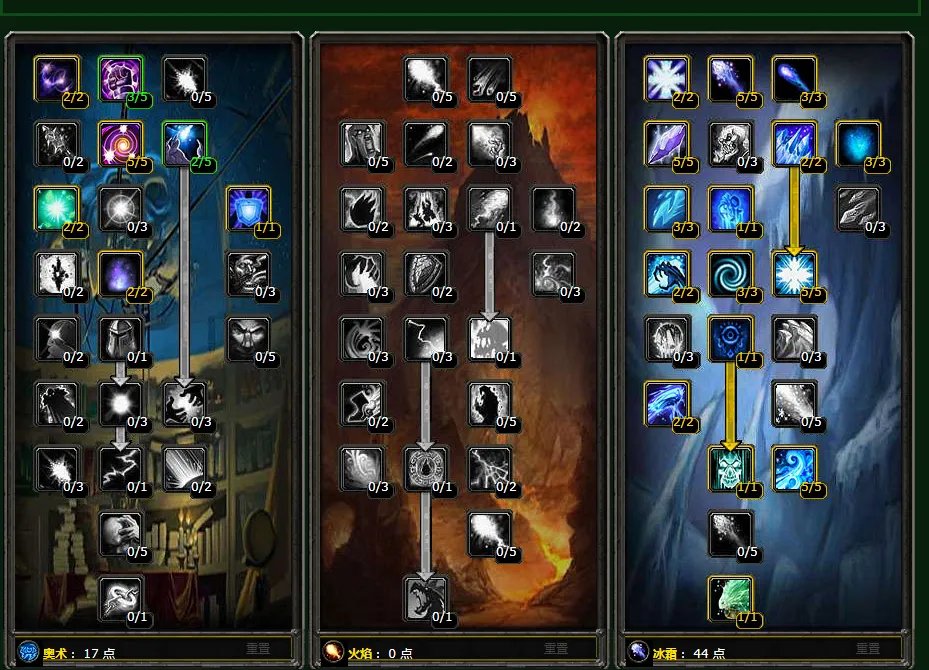Choose the glowing blue orb talent at 3/3
The width and height of the screenshot is (929, 670).
coord(857,143)
